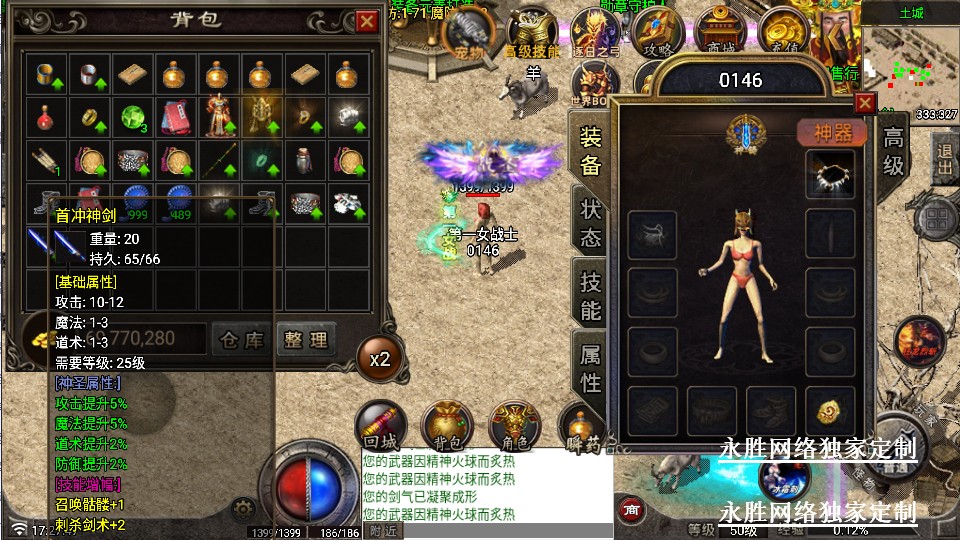This screenshot has height=540, width=960.
Task: Open the 高级技能 advanced skills icon
Action: (531, 35)
